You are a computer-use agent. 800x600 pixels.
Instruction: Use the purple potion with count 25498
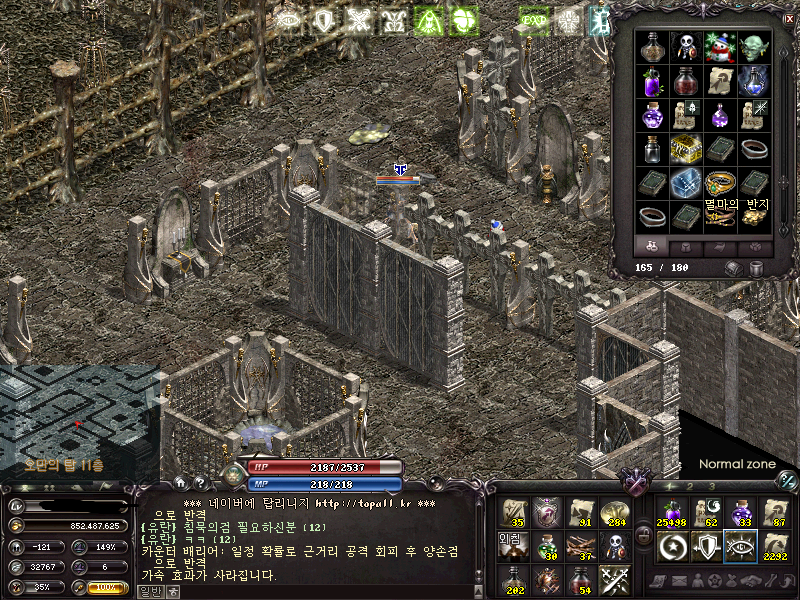tap(671, 512)
